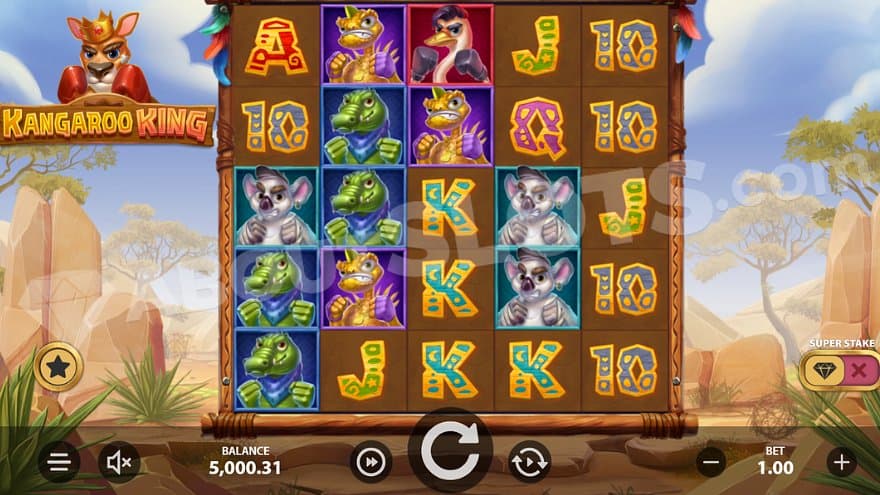
Task: Open the autoplay spin settings
Action: (530, 462)
